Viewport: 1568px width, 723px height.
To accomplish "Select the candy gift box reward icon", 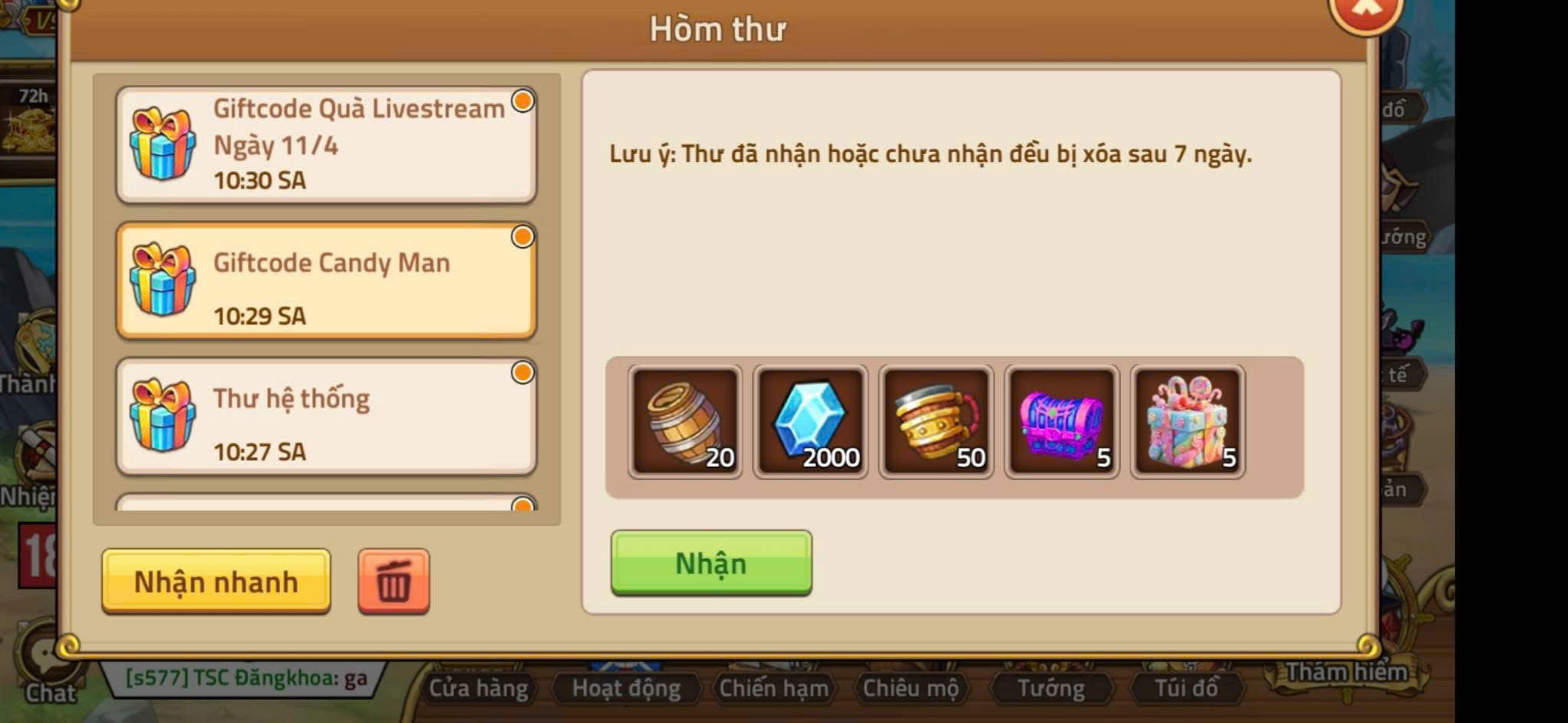I will [1187, 422].
